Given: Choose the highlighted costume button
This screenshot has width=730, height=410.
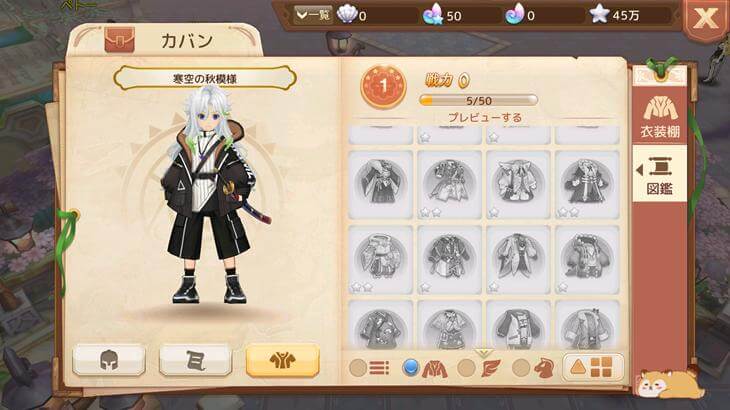Looking at the screenshot, I should [x=282, y=360].
